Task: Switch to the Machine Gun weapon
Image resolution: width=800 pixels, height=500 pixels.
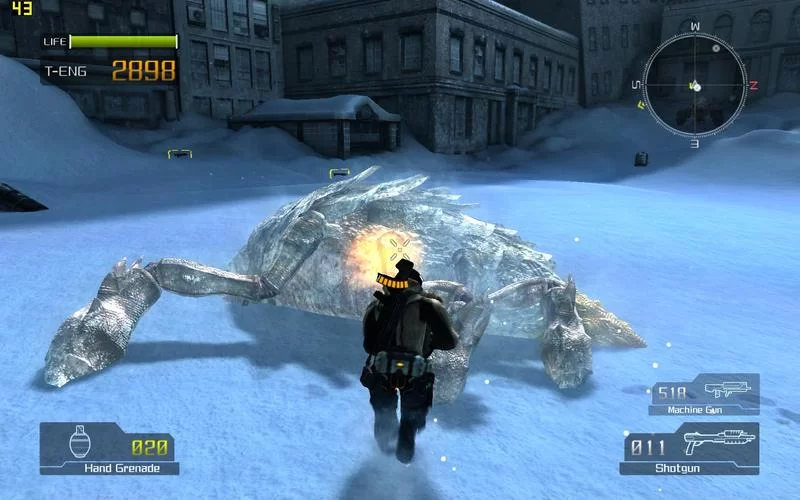Action: tap(704, 394)
